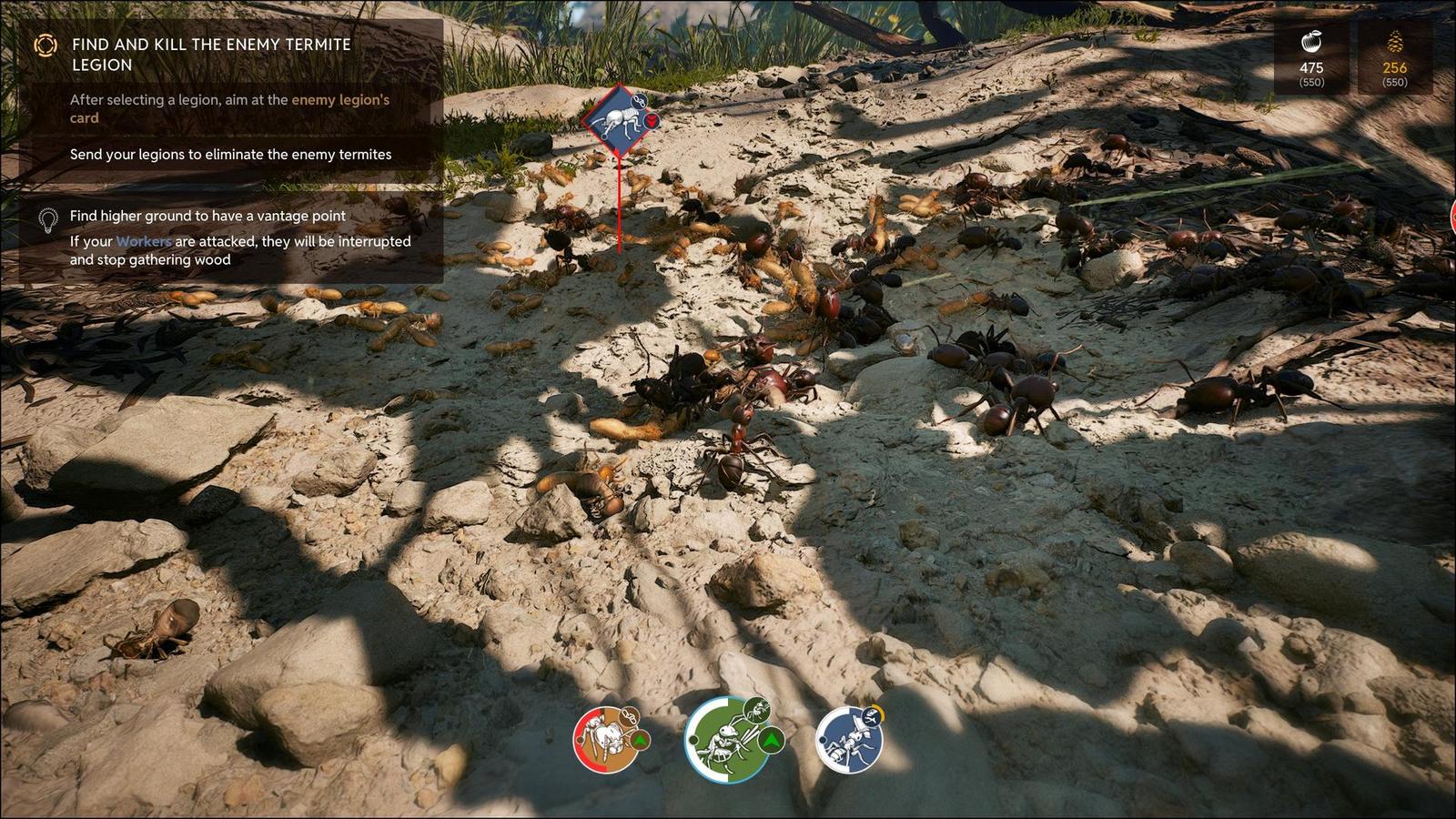Click the Workers highlighted text
The image size is (1456, 819).
pos(140,241)
